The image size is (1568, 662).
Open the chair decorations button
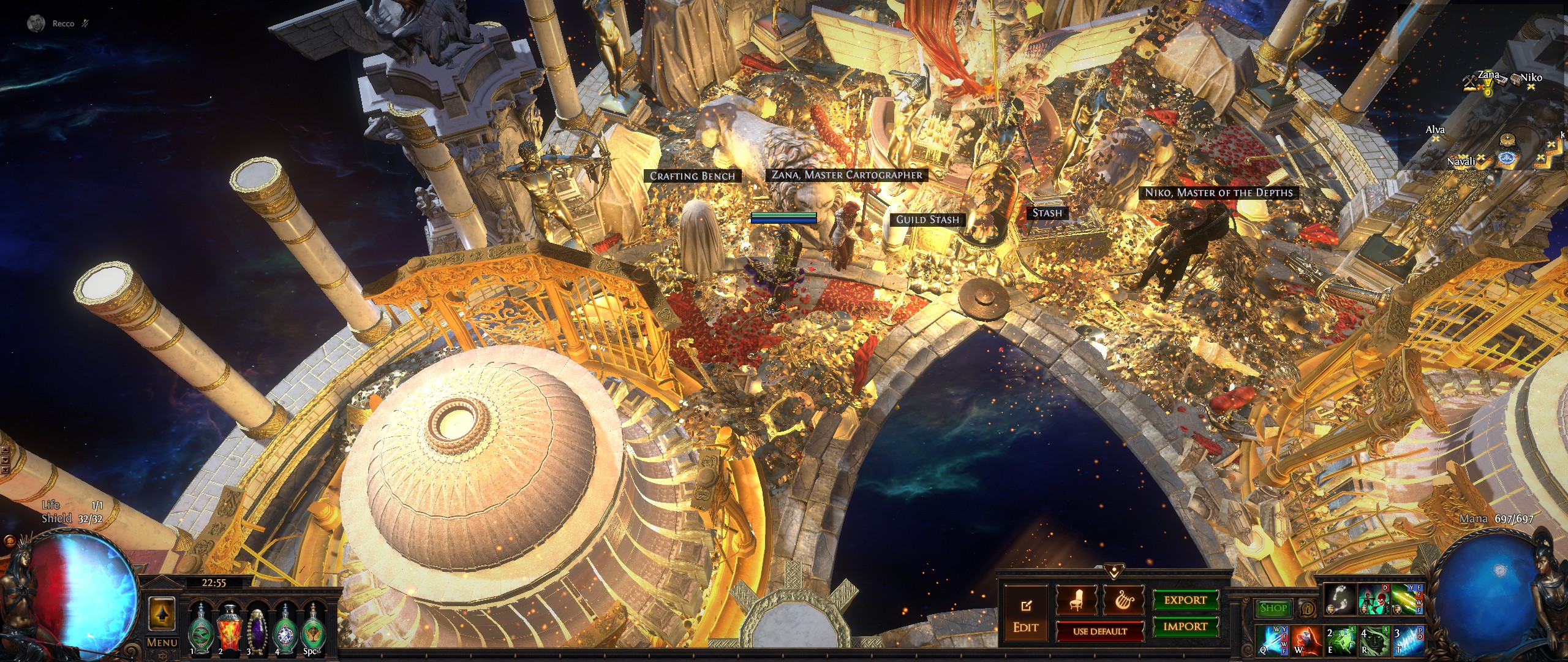click(x=1076, y=601)
